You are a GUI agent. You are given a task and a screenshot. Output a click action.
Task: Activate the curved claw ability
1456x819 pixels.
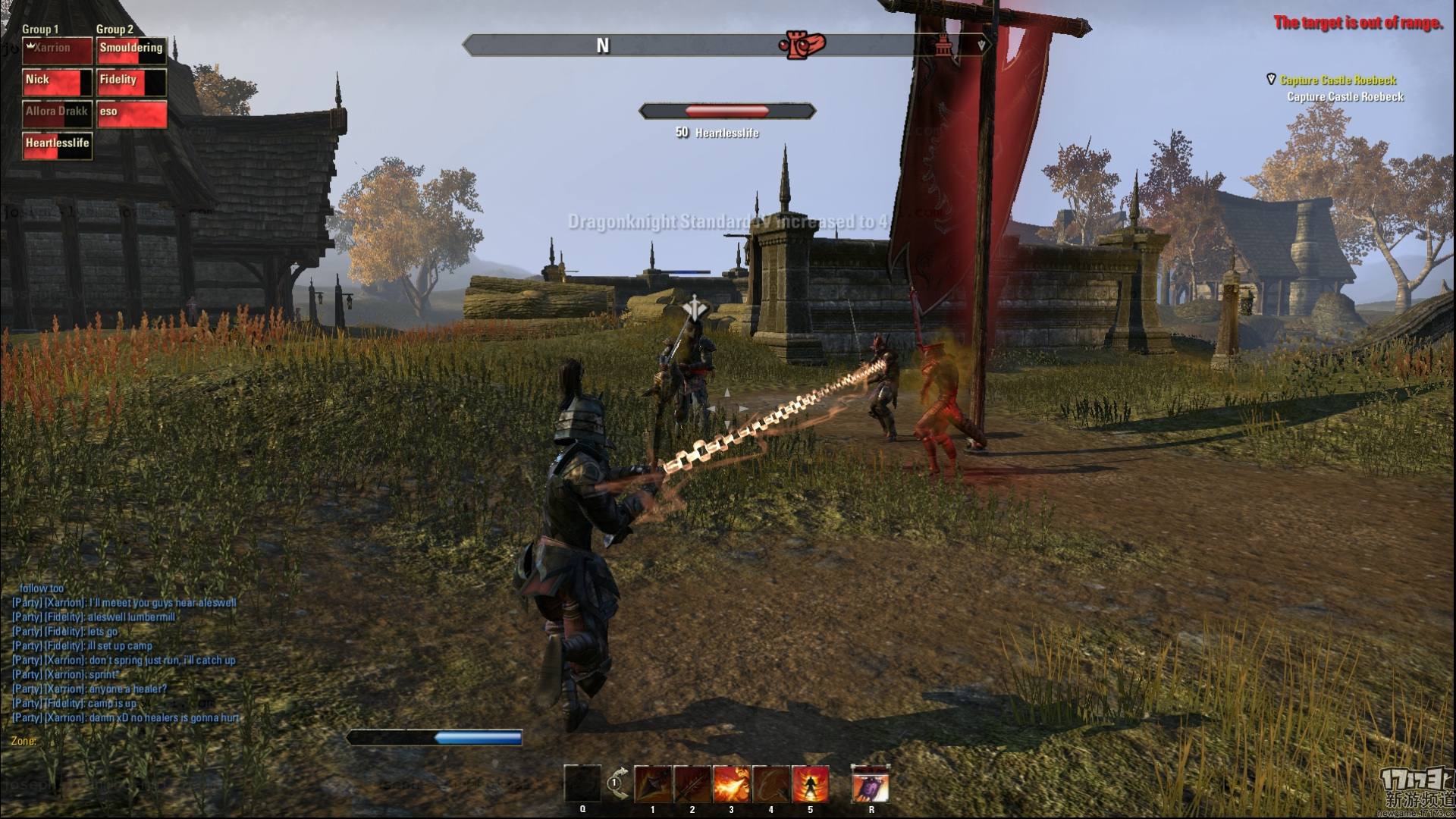coord(771,784)
